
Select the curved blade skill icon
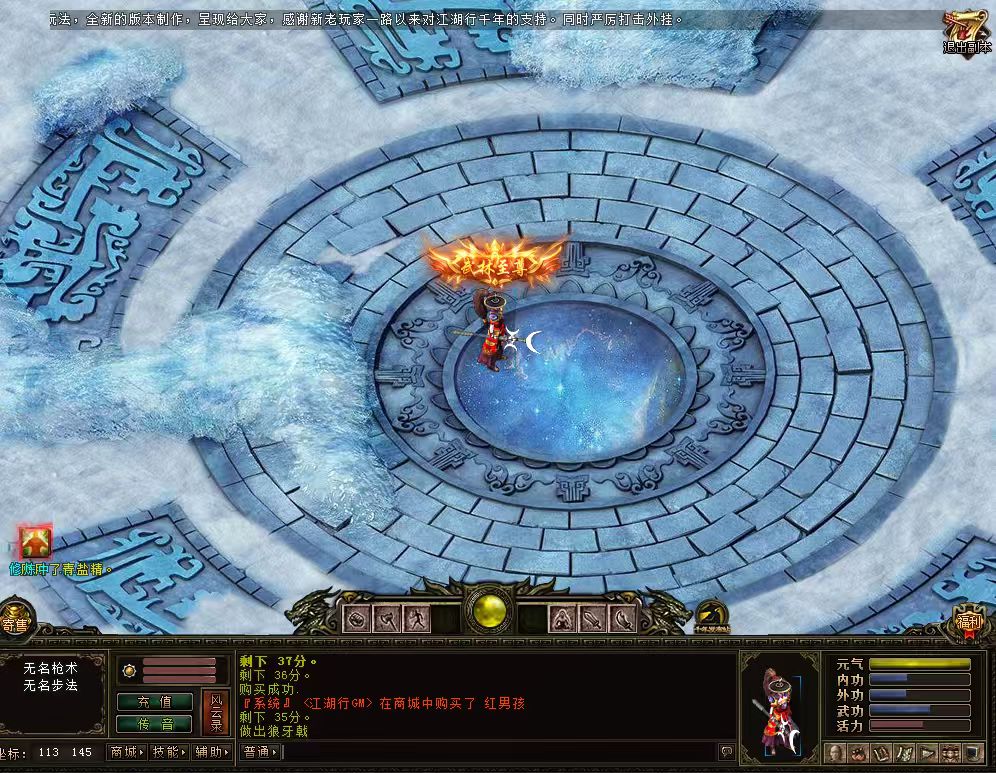click(624, 619)
